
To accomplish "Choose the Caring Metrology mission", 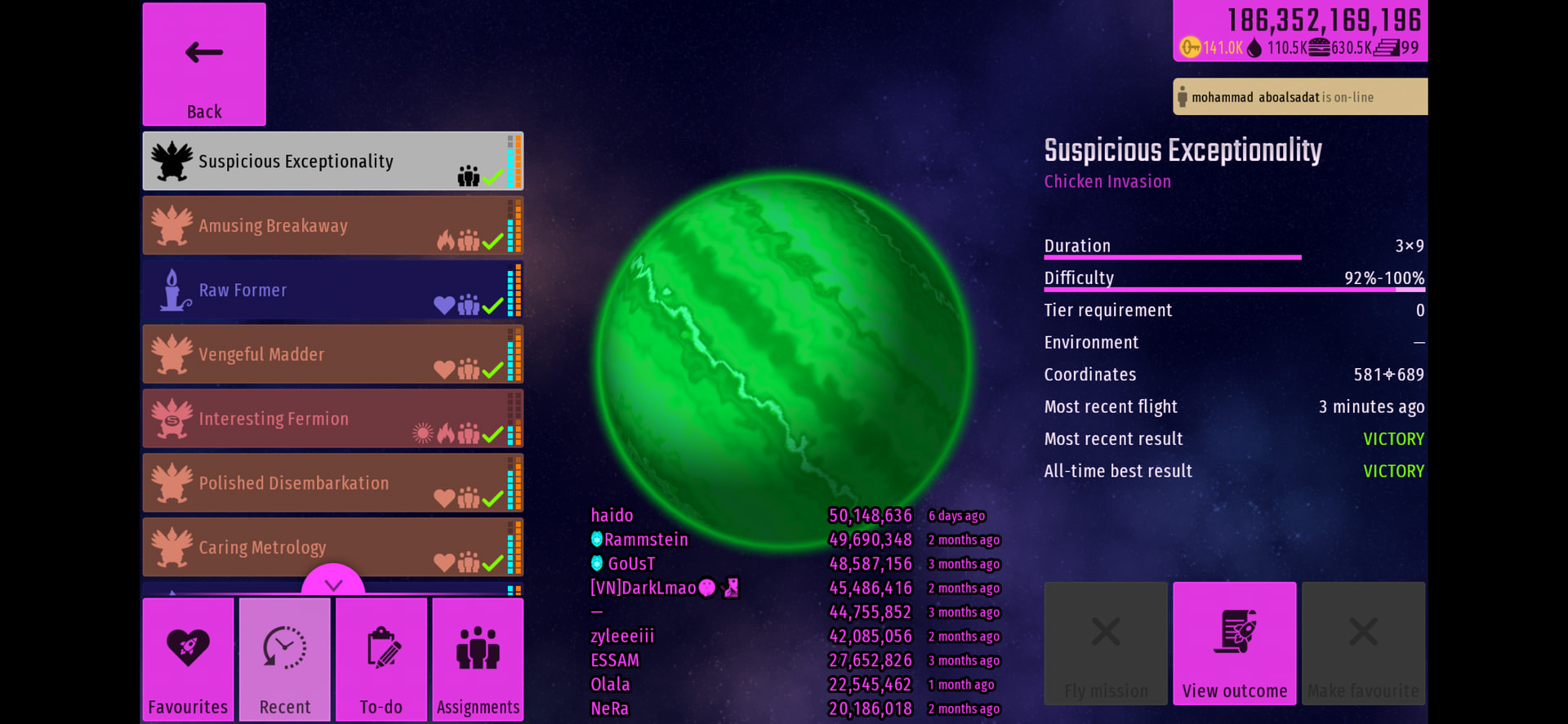I will [x=332, y=548].
